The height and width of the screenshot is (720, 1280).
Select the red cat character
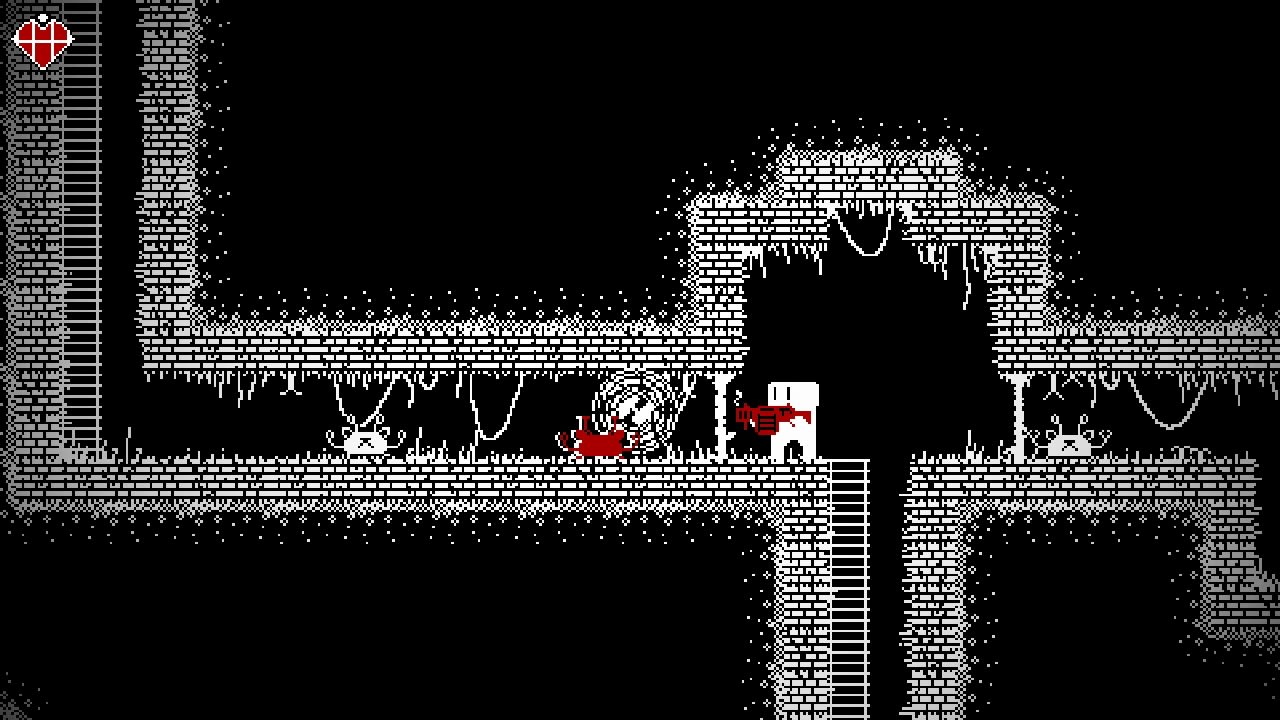600,440
